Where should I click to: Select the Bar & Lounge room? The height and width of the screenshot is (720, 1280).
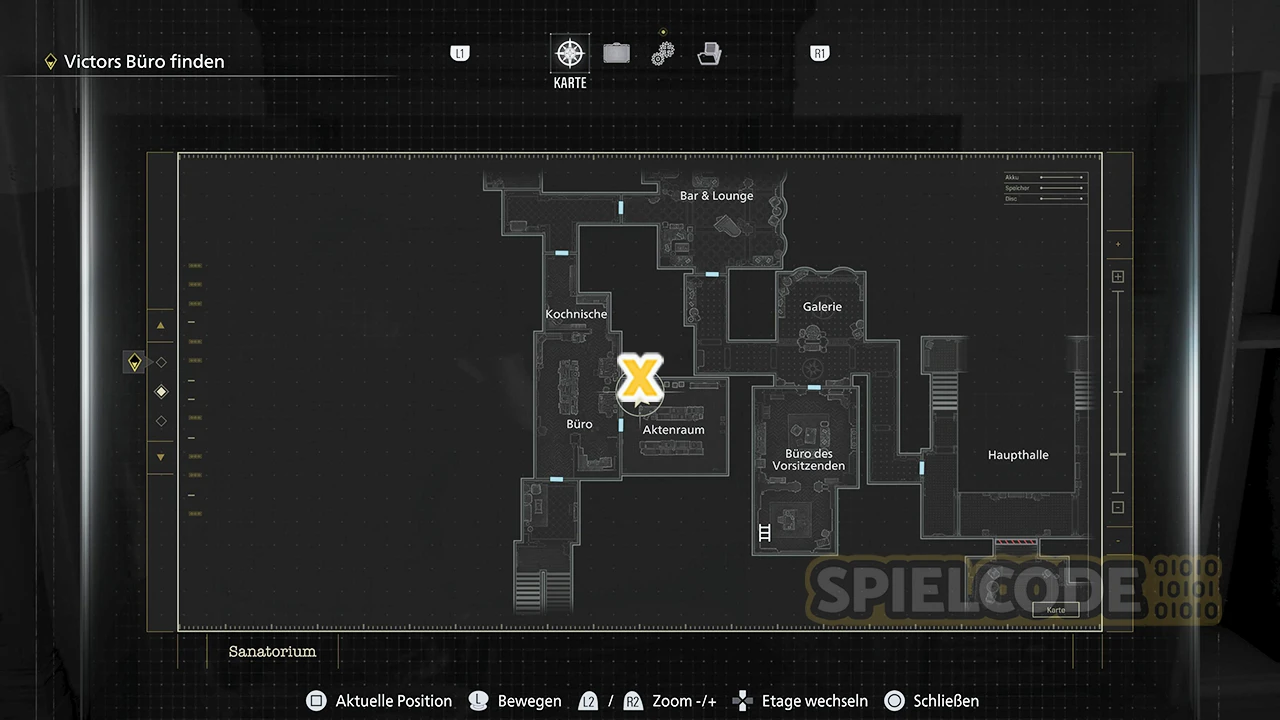pyautogui.click(x=716, y=196)
